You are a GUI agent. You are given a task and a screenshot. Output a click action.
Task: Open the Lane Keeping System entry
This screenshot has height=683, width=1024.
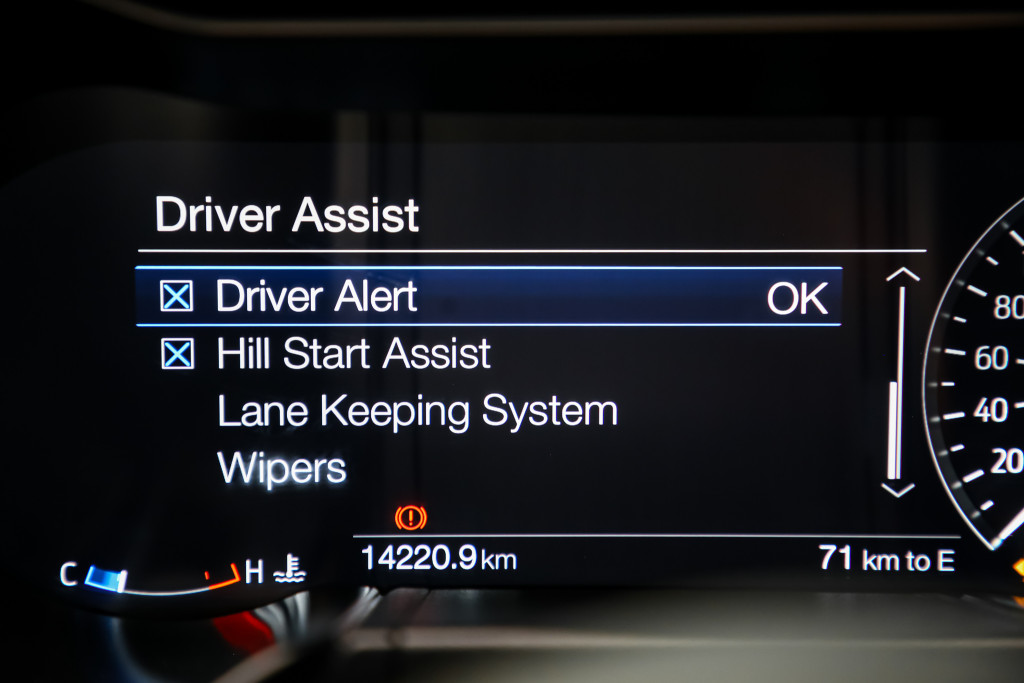(x=417, y=411)
